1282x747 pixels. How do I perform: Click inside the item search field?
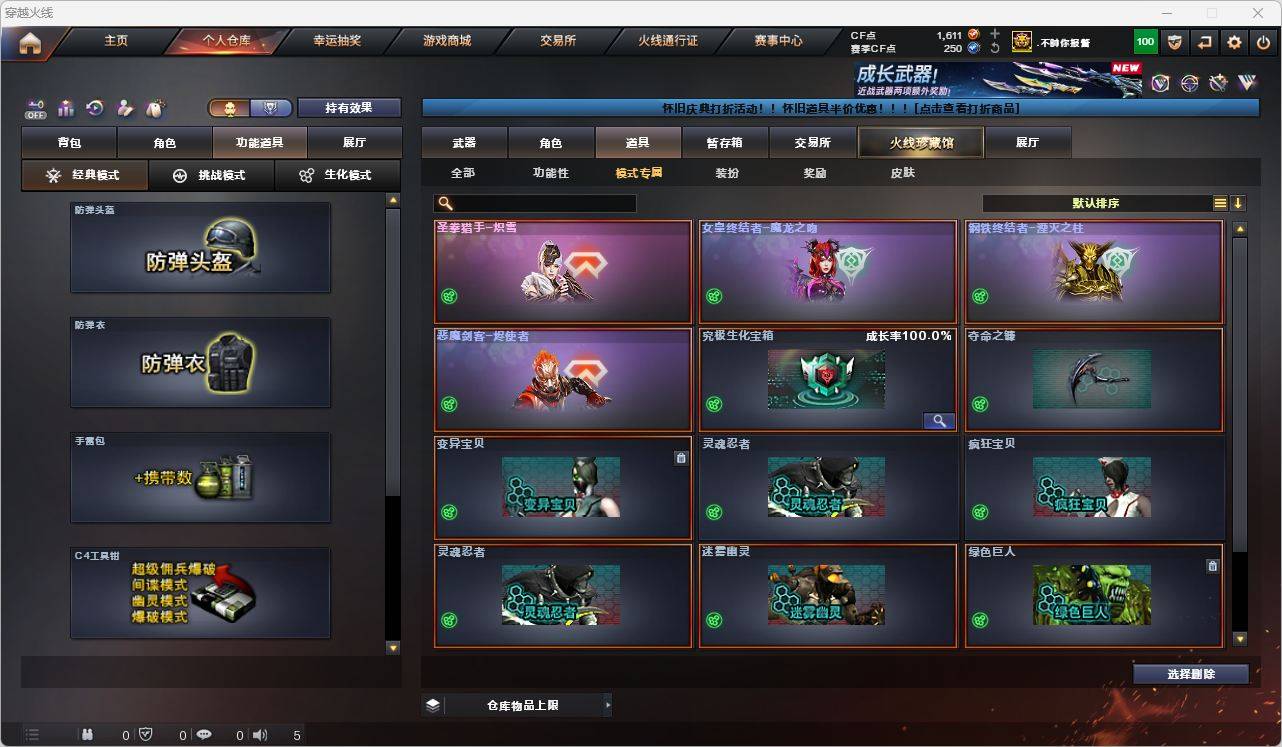[x=540, y=203]
